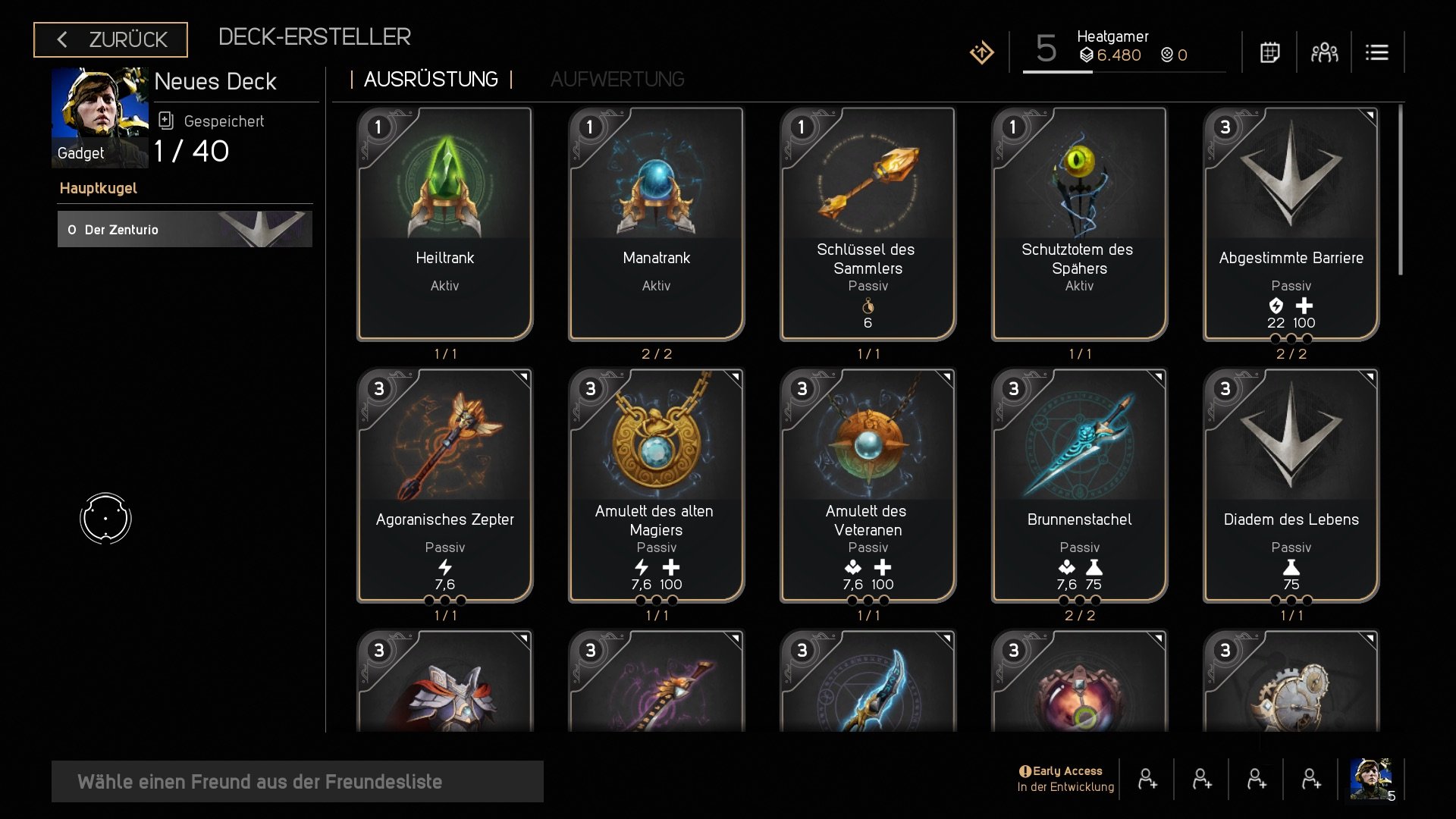The height and width of the screenshot is (819, 1456).
Task: Click the upload badge icon next to currency
Action: 981,52
